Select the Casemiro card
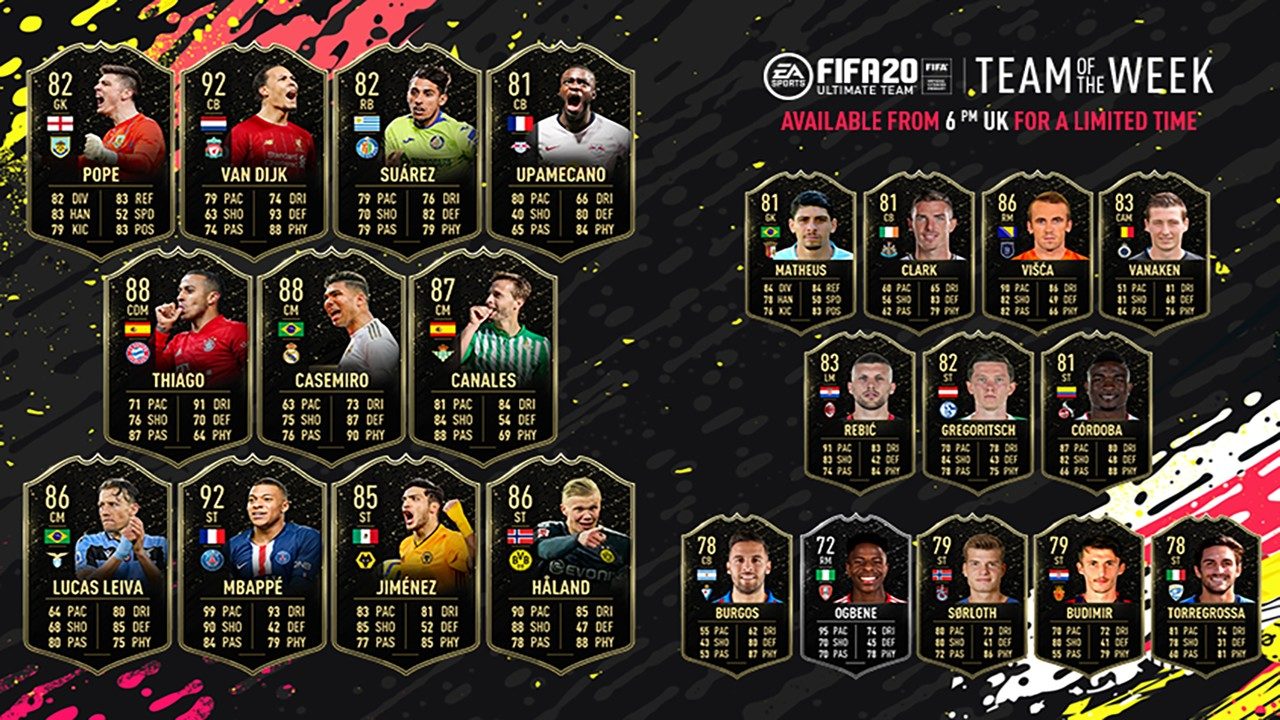 (331, 355)
